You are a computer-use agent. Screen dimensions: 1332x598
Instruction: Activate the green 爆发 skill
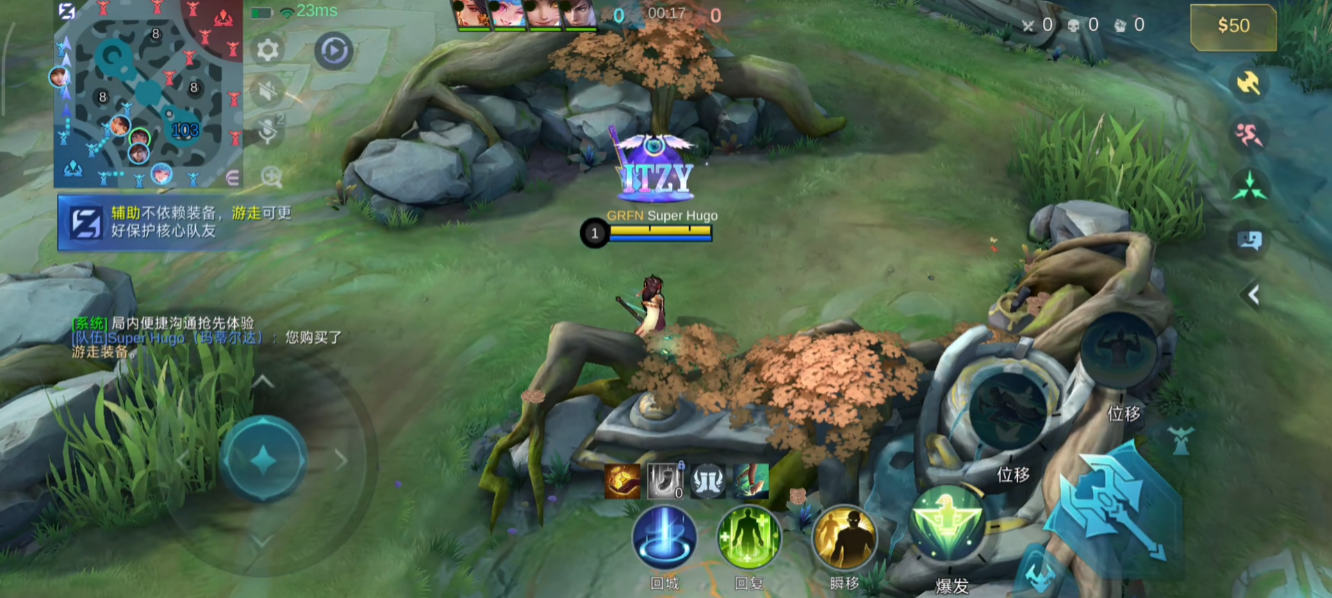click(x=946, y=524)
